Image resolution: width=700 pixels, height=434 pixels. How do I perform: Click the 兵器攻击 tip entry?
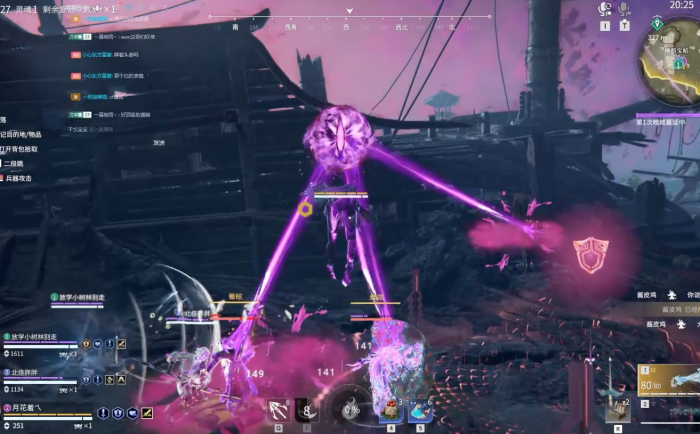18,177
